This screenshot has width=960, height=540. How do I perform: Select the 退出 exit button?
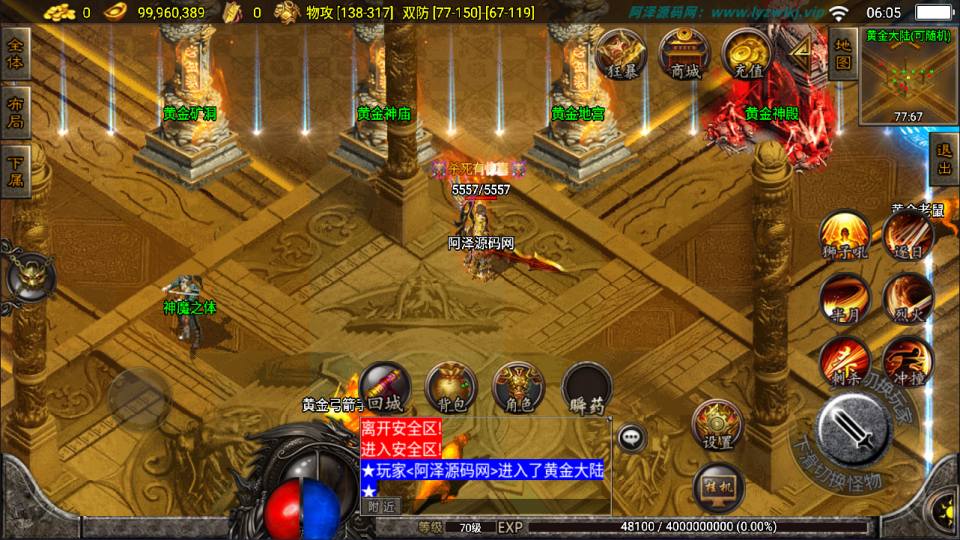[943, 160]
